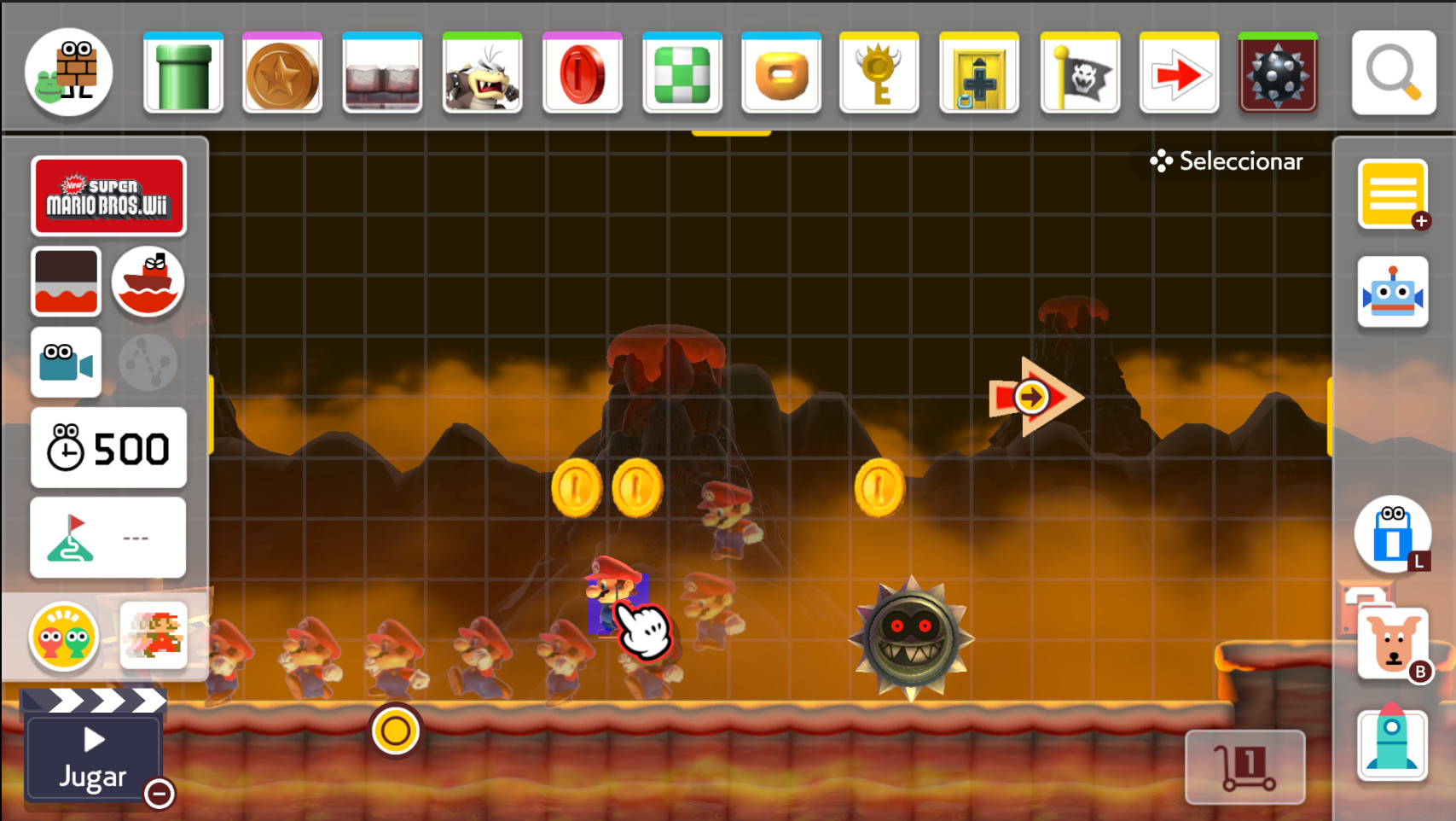Expand the course parts list menu

coord(1393,195)
